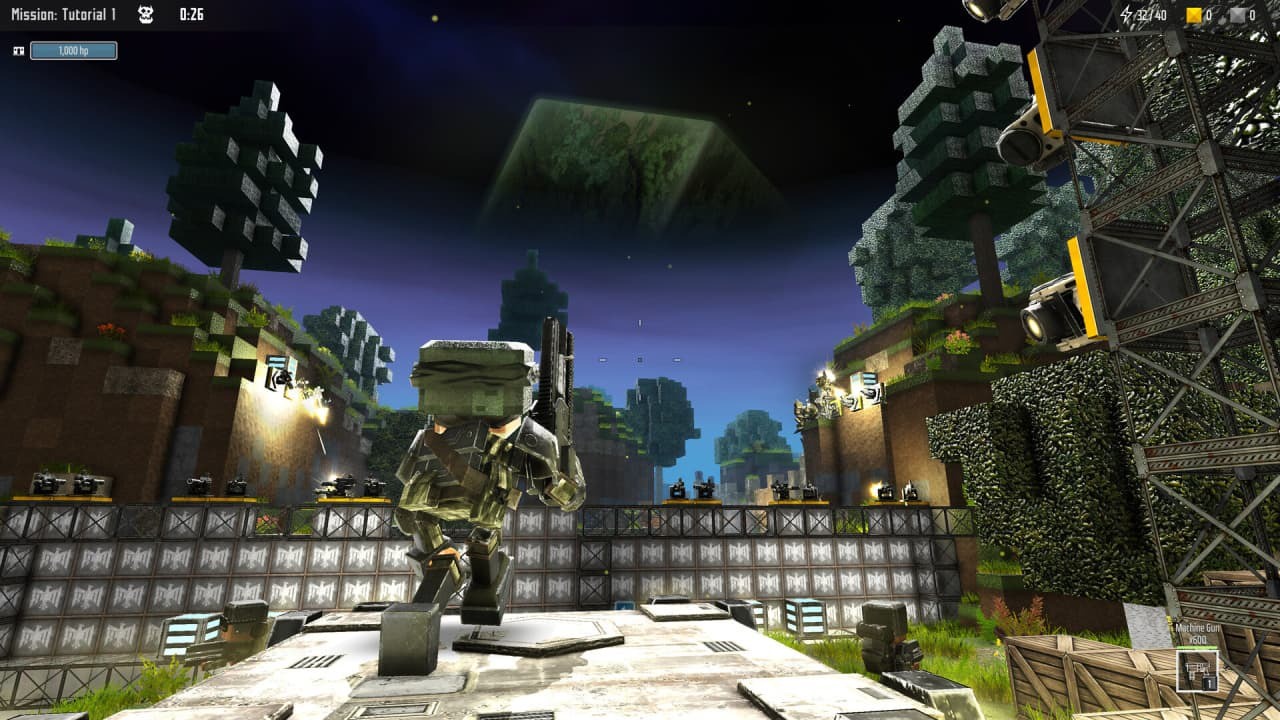Image resolution: width=1280 pixels, height=720 pixels.
Task: Click the gray resource cube icon
Action: point(1237,14)
